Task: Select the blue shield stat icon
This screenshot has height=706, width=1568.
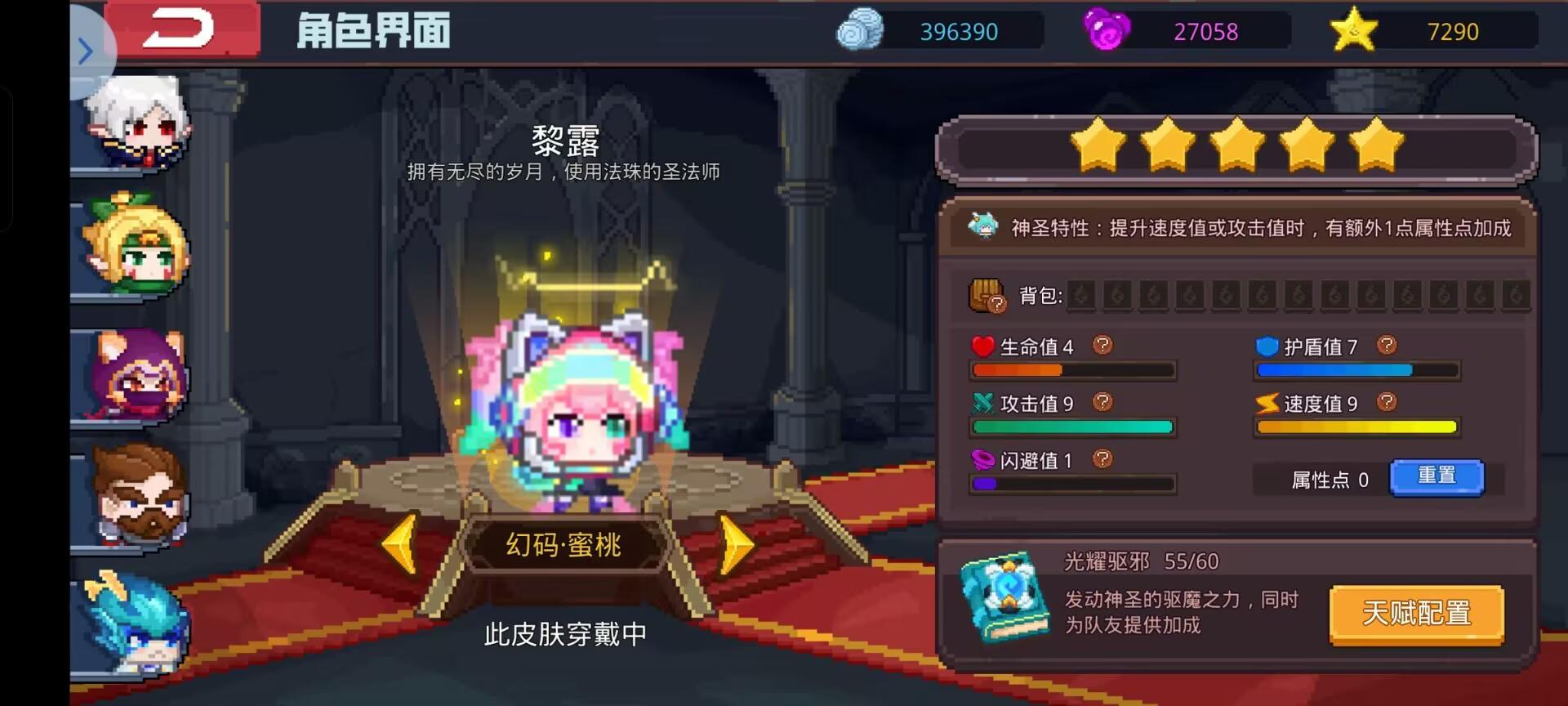Action: click(1268, 346)
